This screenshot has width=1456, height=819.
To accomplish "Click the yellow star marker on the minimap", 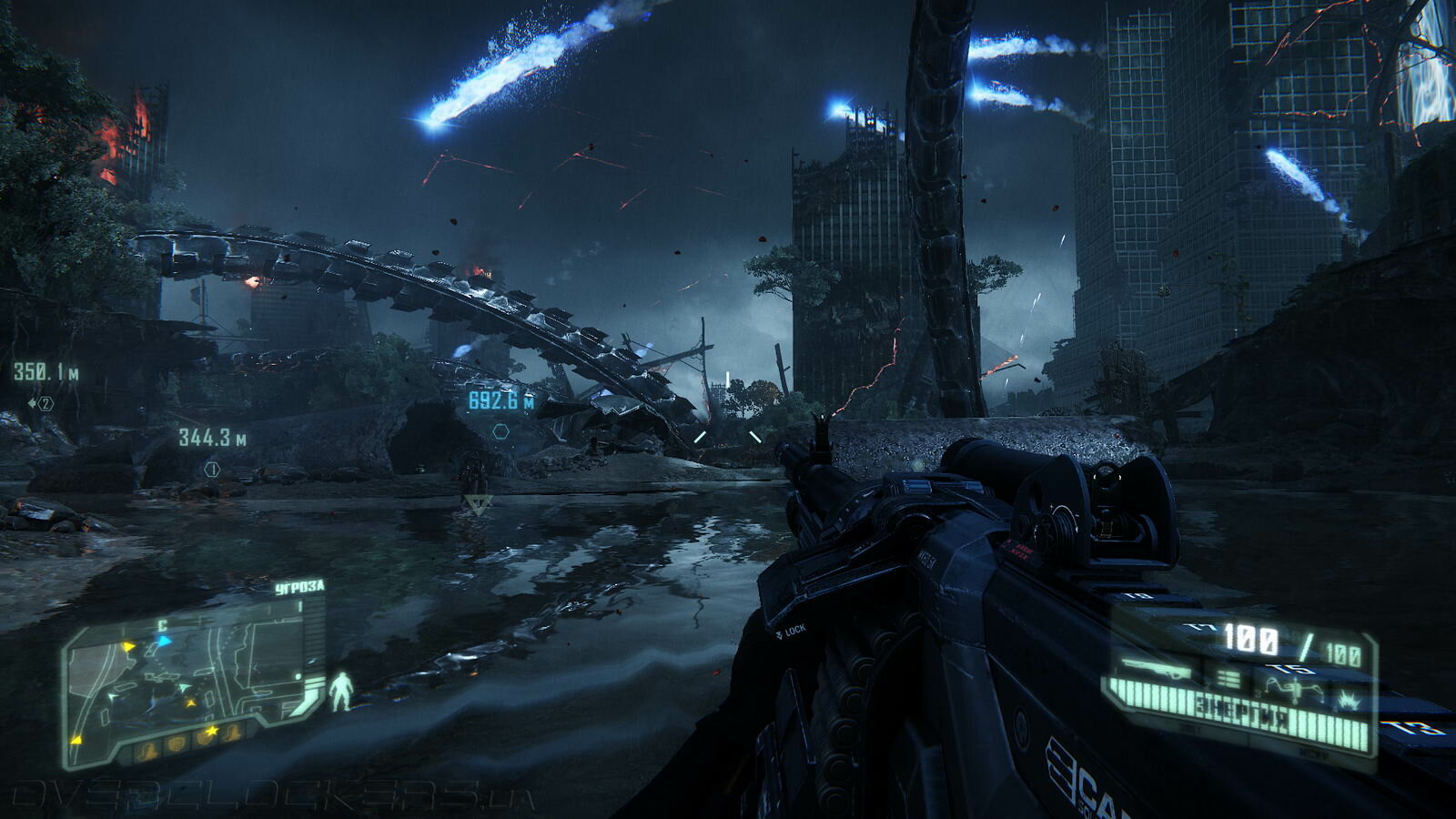I will (x=212, y=731).
